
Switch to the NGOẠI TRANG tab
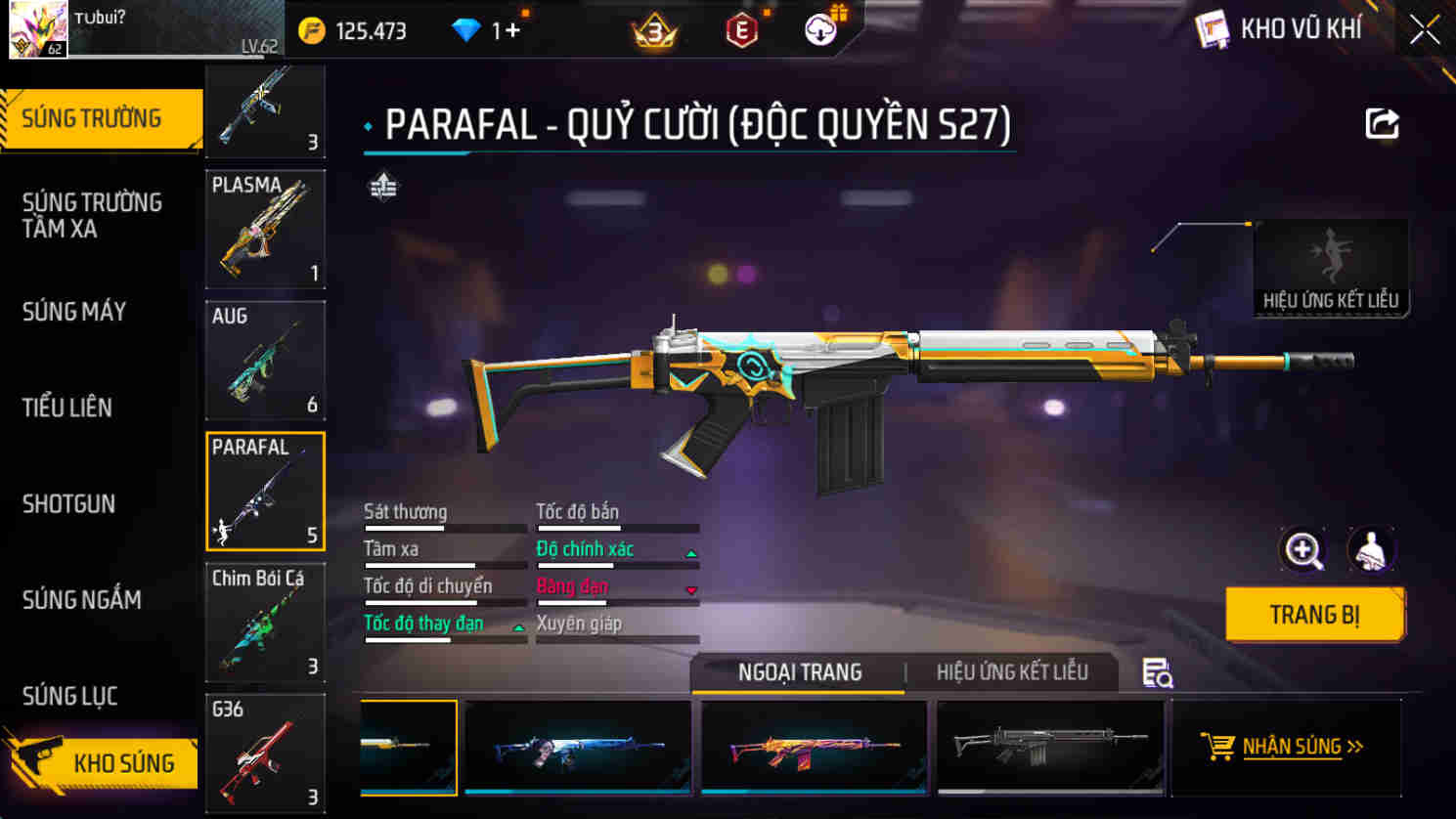pyautogui.click(x=798, y=672)
